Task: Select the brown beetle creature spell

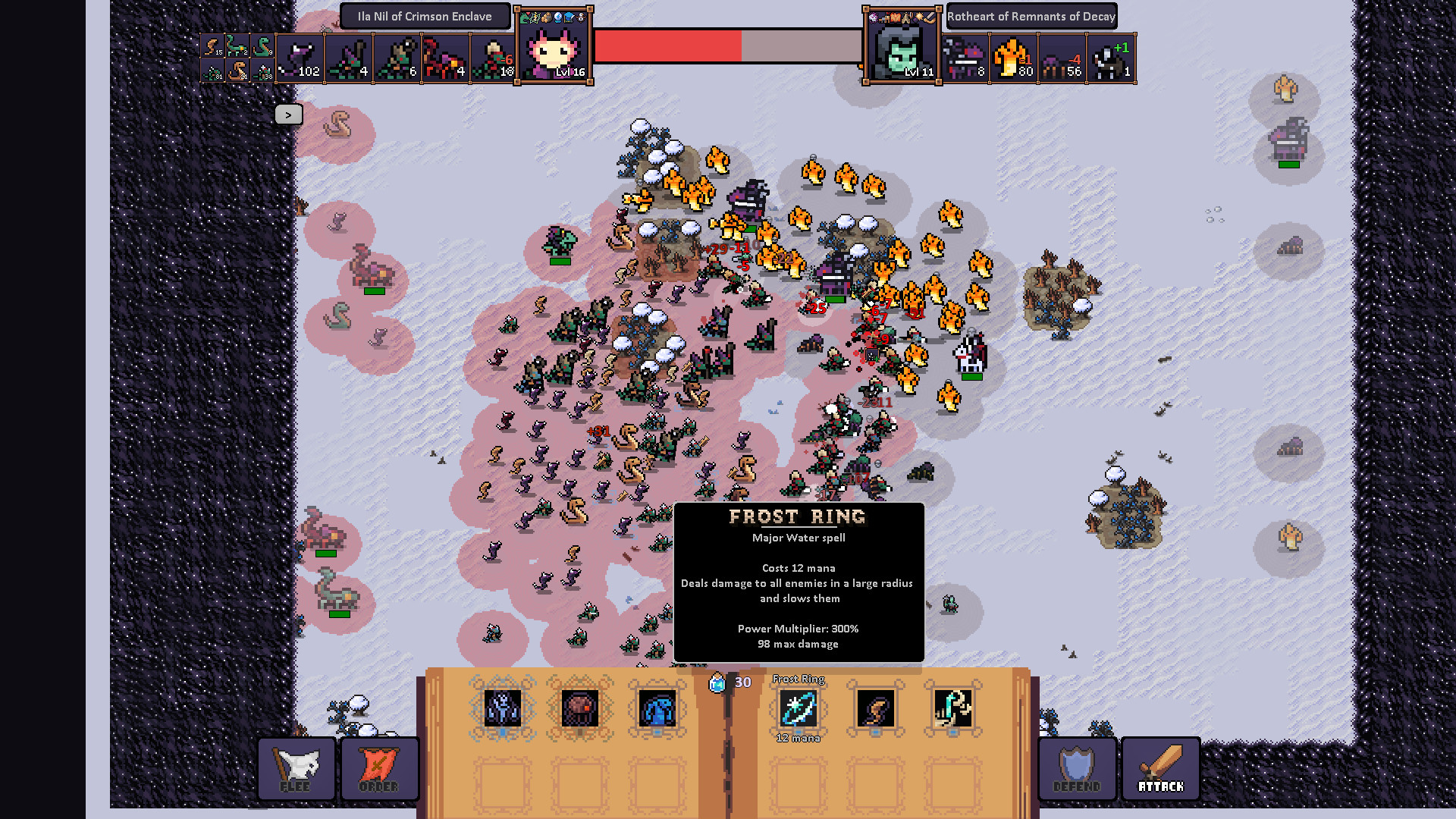Action: point(580,709)
